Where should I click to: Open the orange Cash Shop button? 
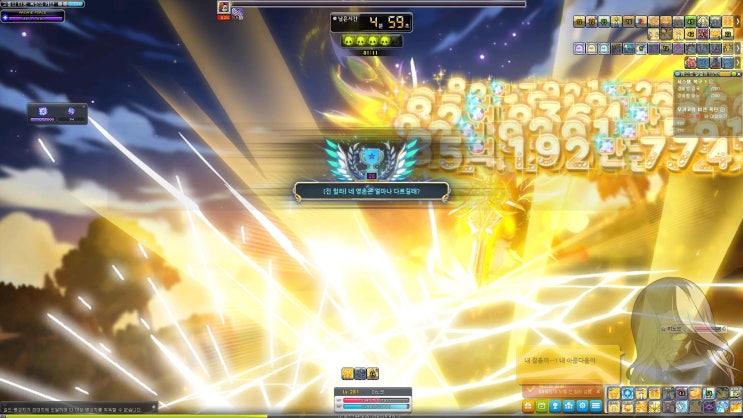(528, 406)
